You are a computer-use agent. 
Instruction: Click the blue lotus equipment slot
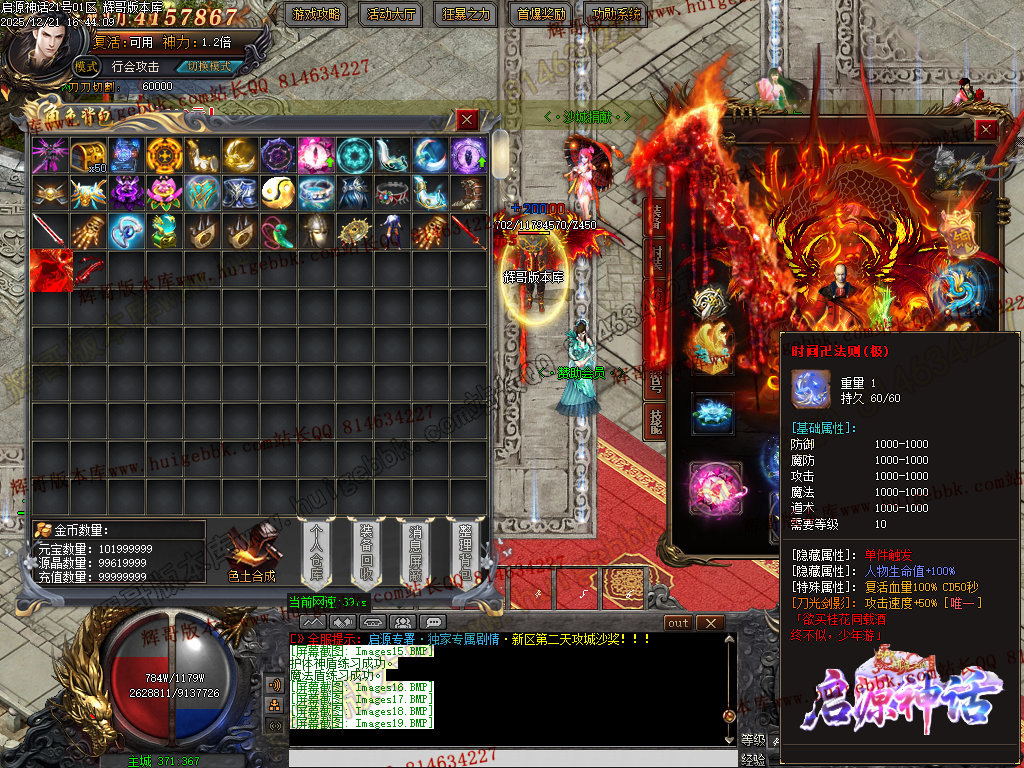[713, 412]
